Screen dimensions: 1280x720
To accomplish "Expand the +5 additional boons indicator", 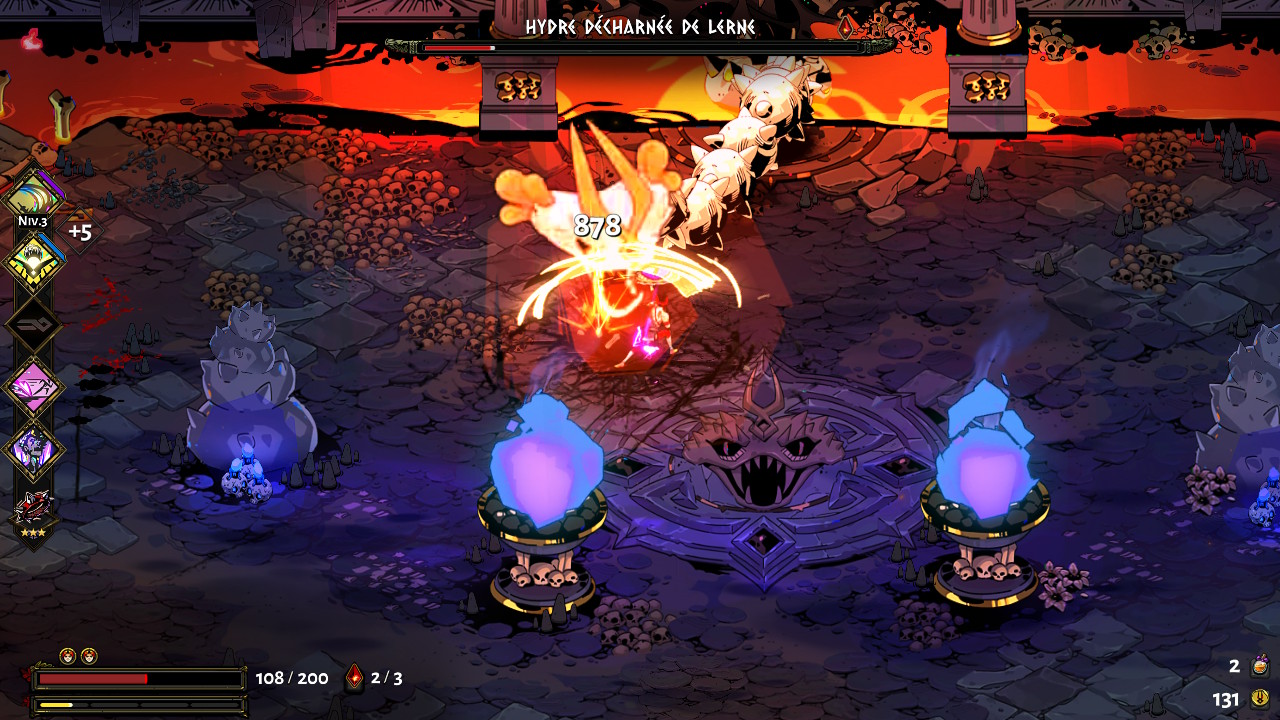I will coord(80,232).
